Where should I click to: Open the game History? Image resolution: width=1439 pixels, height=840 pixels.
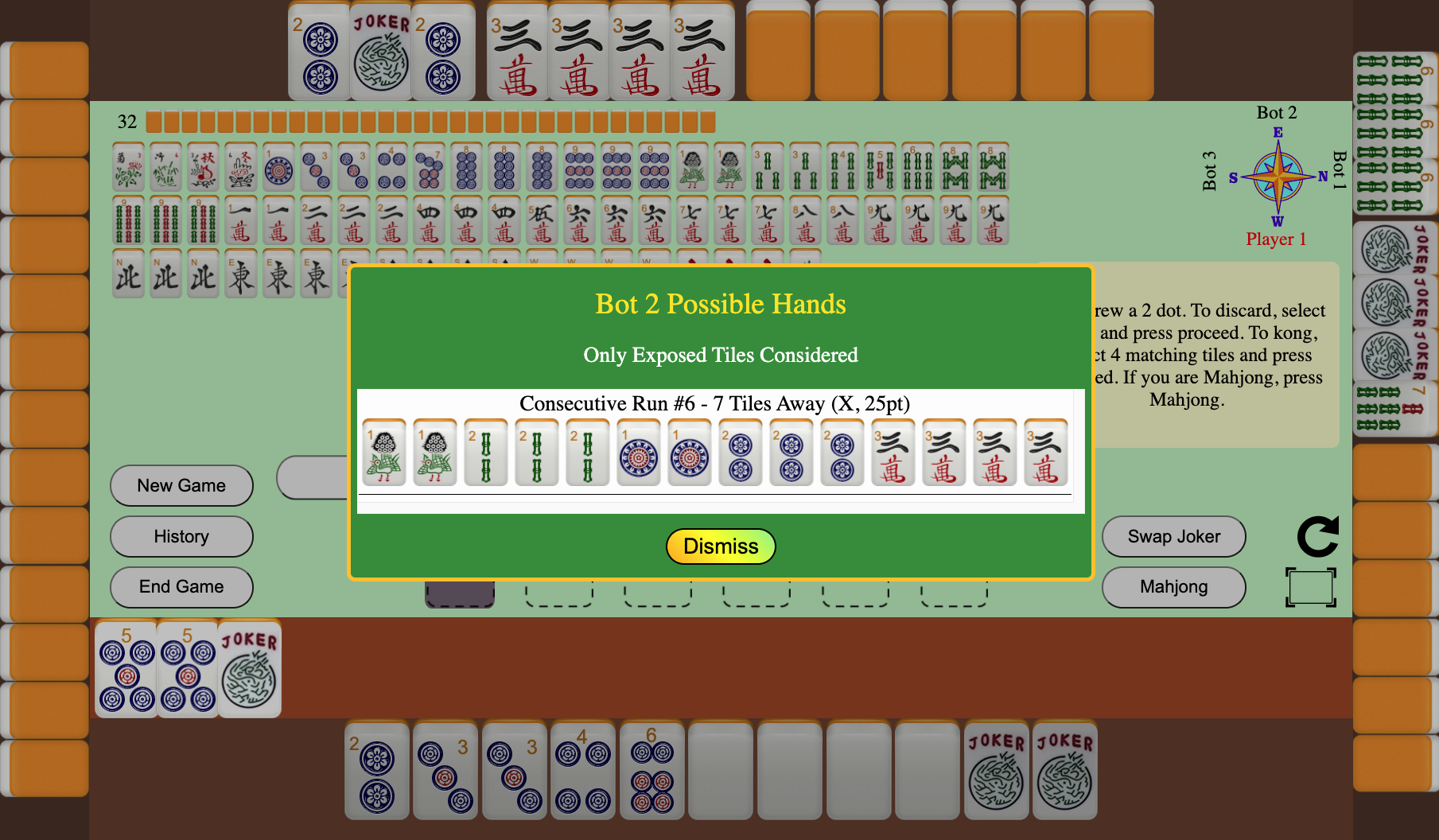181,536
